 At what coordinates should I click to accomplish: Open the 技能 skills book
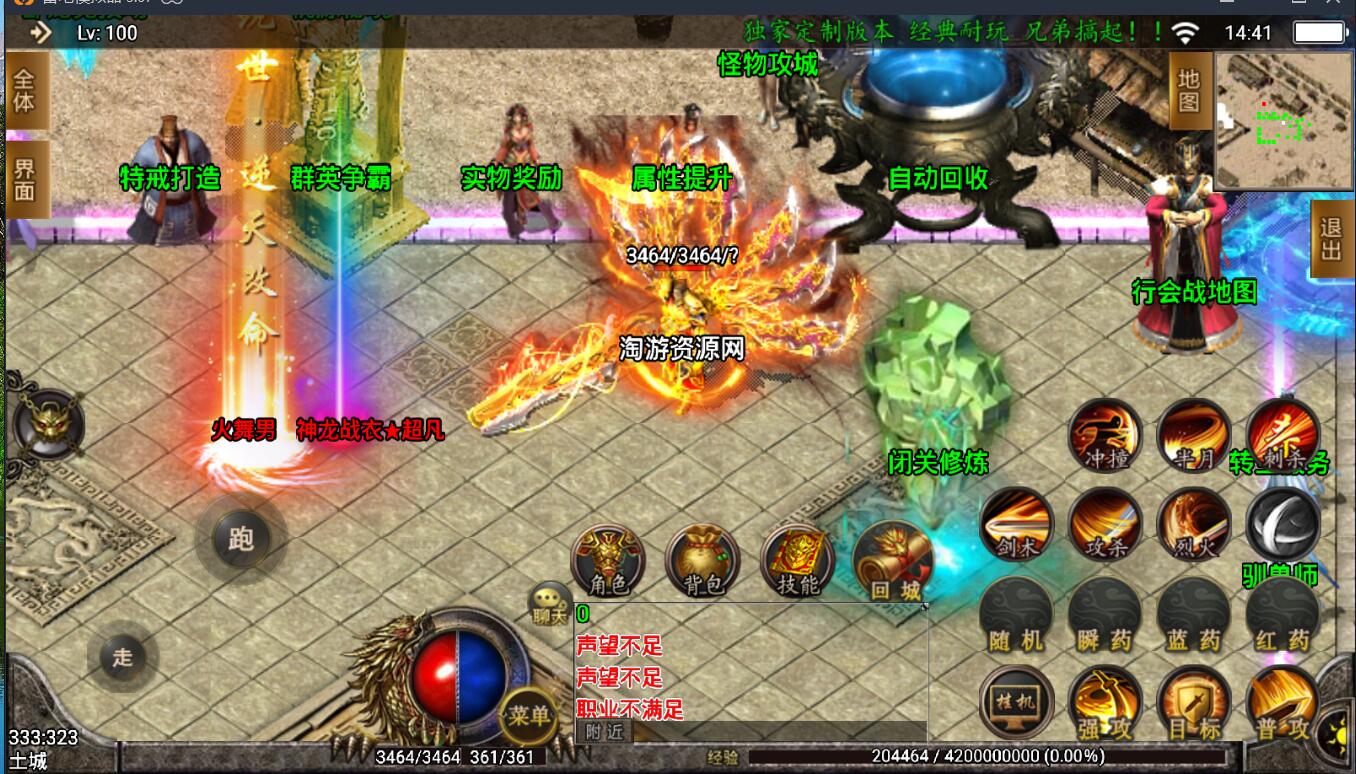(x=797, y=560)
